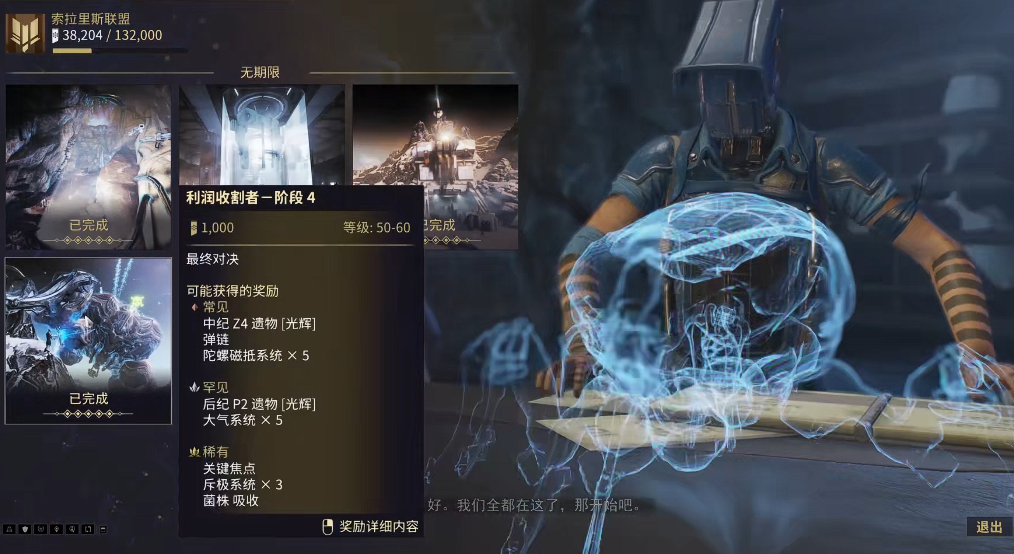Select the glass cylinder chamber bounty thumbnail

(x=262, y=135)
